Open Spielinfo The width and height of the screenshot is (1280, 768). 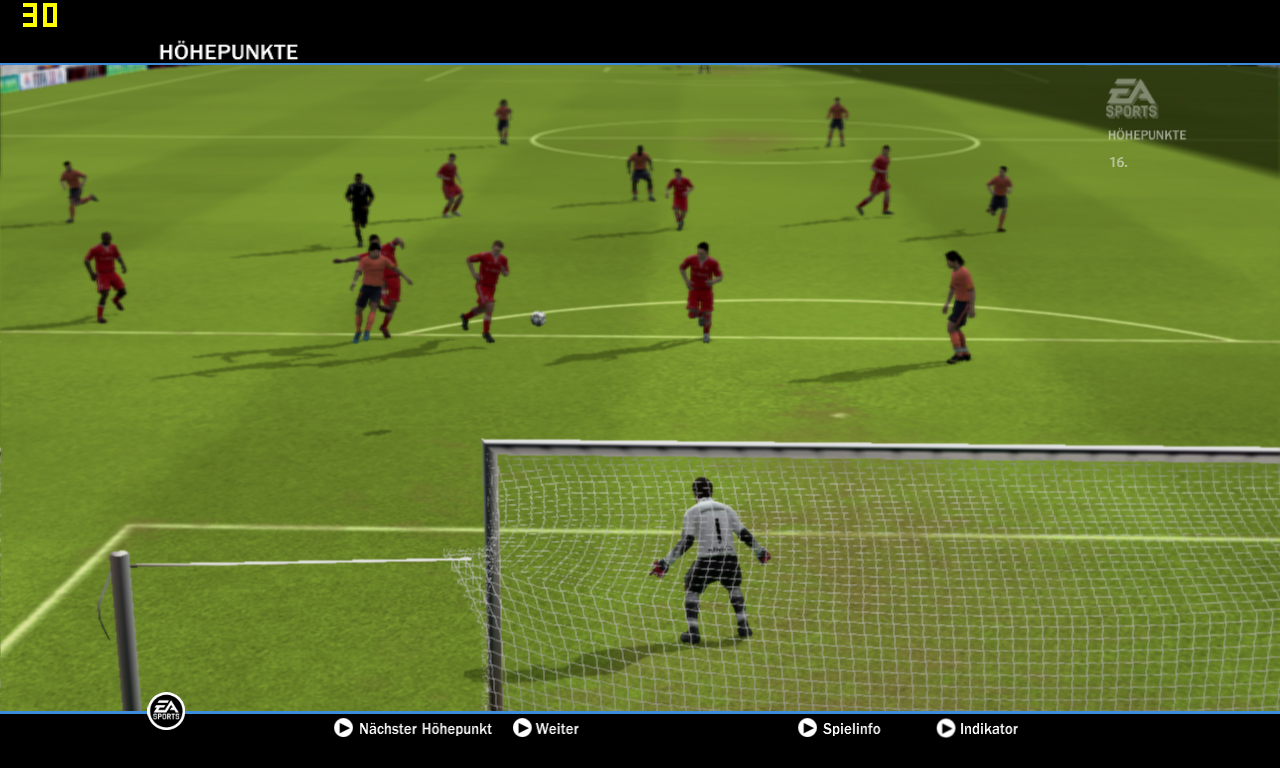pyautogui.click(x=840, y=729)
